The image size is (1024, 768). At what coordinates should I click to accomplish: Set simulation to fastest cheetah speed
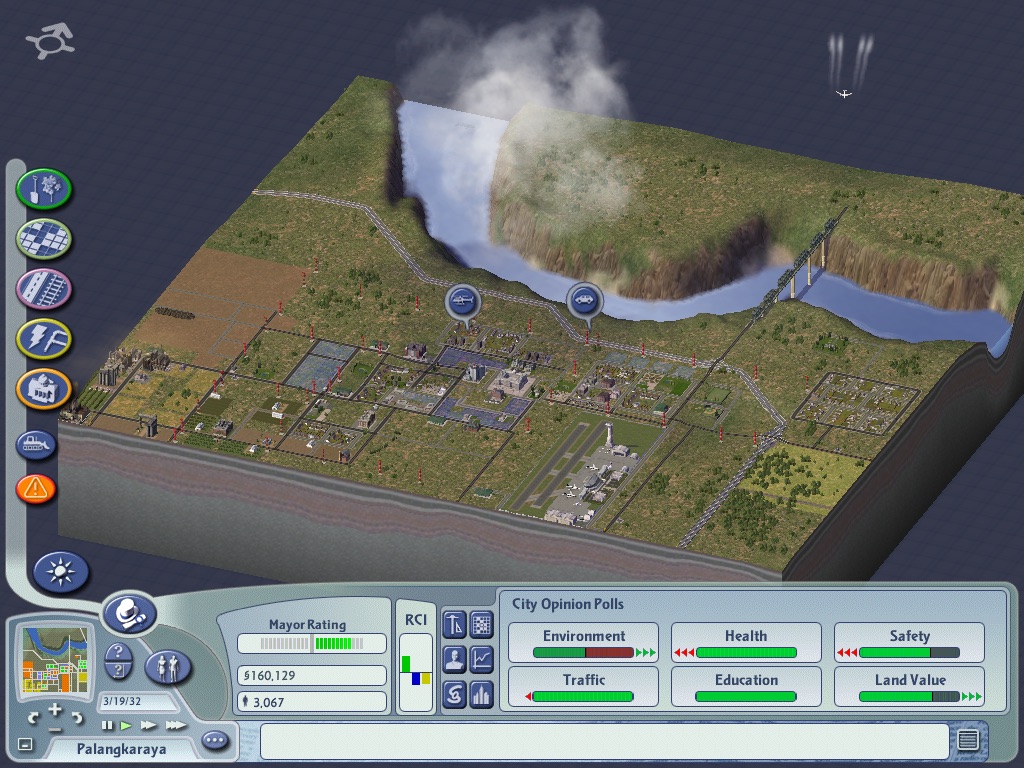176,725
